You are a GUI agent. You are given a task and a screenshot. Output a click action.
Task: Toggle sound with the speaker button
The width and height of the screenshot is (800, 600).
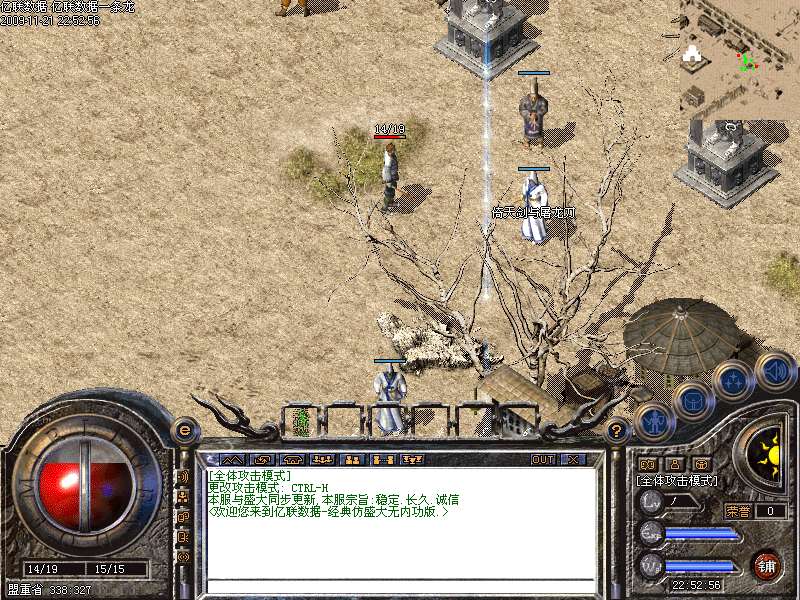(x=774, y=370)
